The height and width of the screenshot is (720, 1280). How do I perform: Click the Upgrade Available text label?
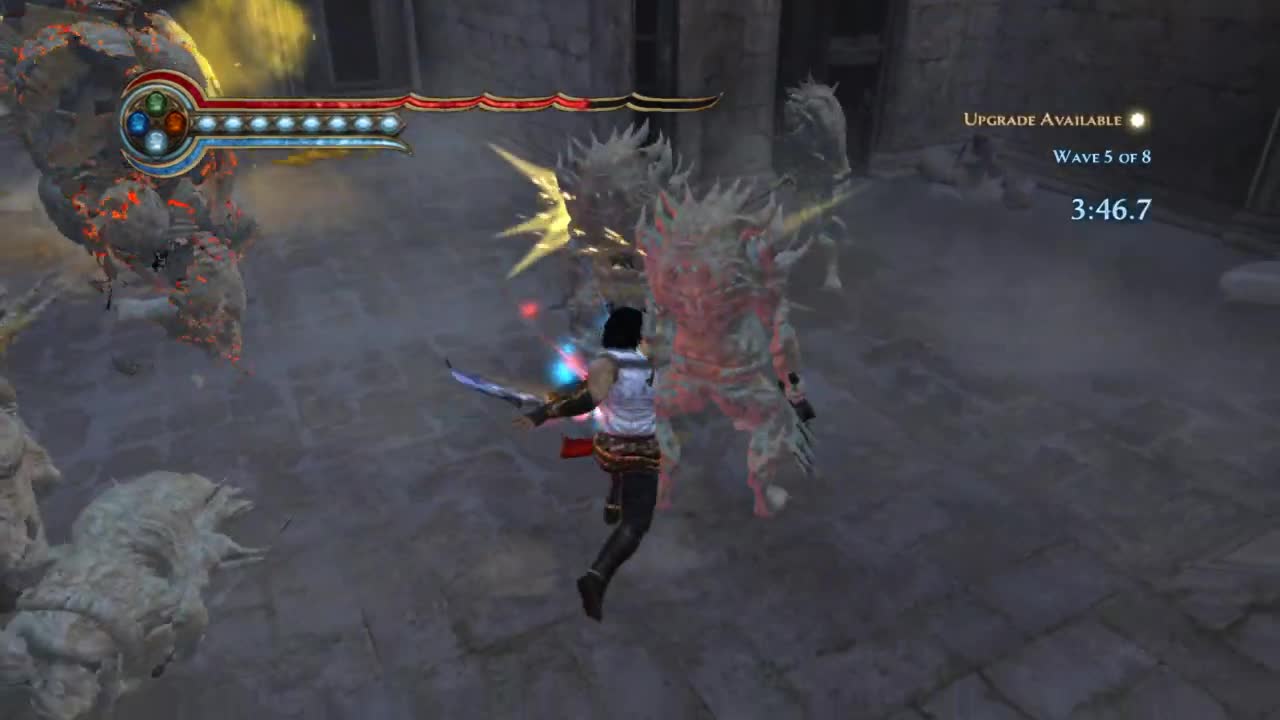1042,120
